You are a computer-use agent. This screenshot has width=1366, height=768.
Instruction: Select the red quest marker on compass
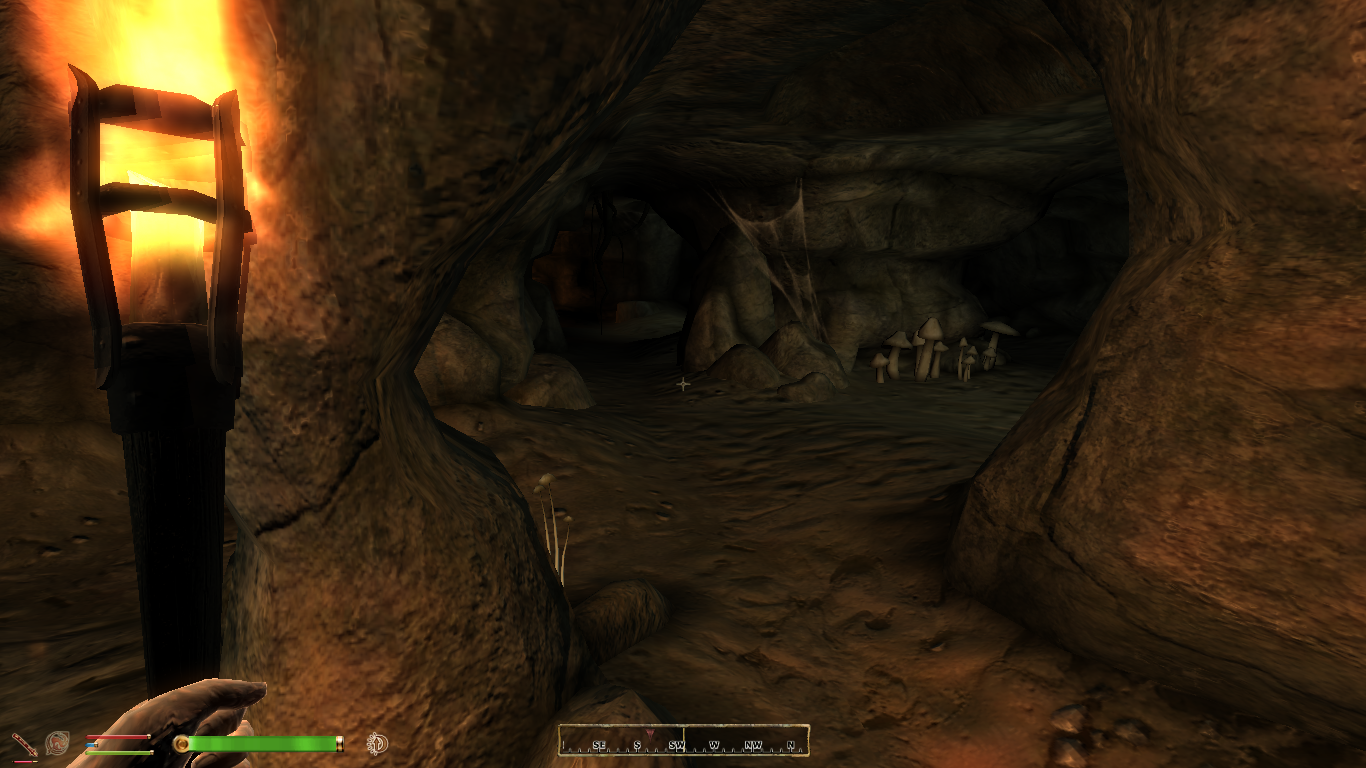tap(651, 734)
